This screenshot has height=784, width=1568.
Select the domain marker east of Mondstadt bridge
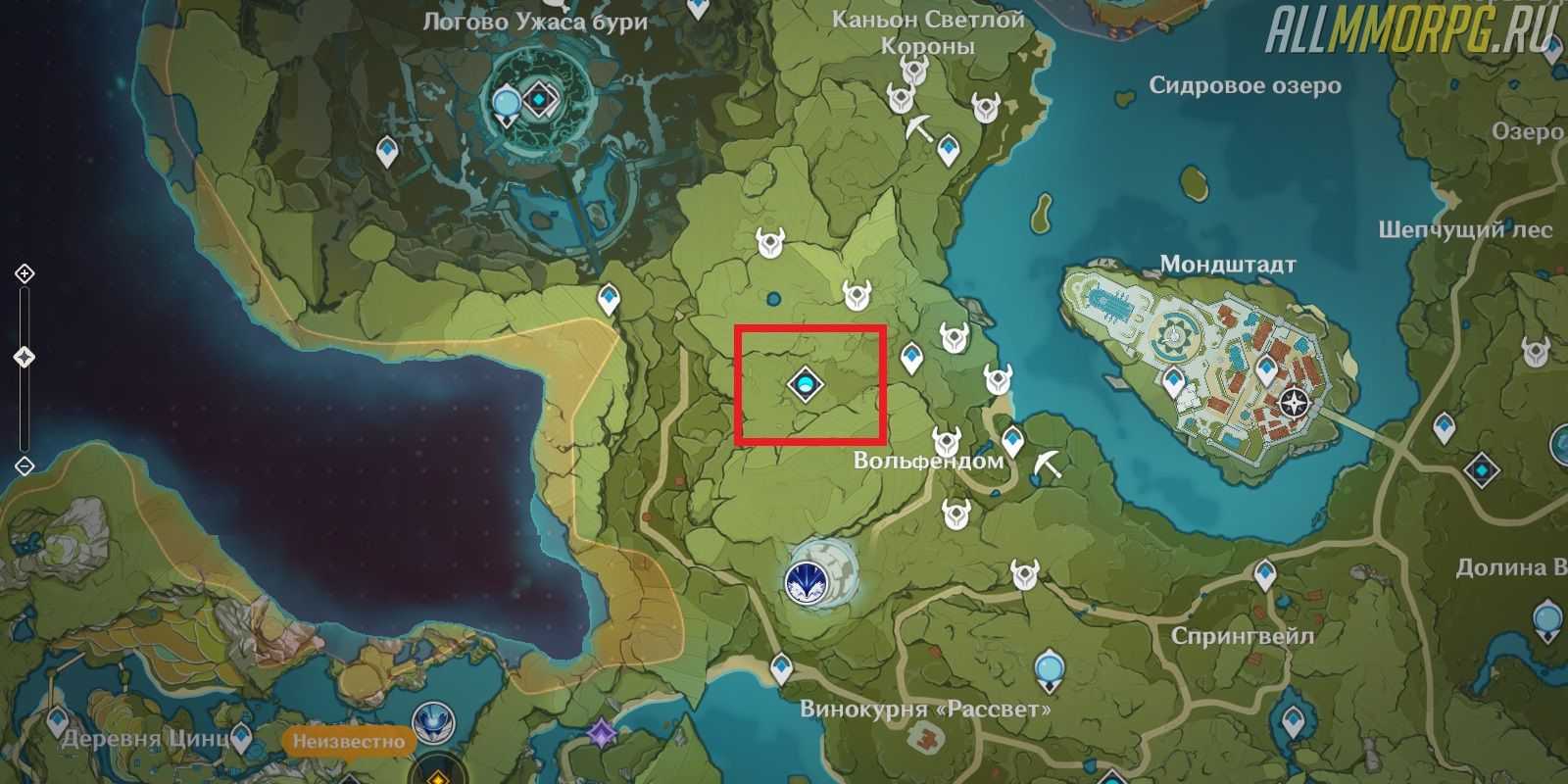coord(1482,471)
